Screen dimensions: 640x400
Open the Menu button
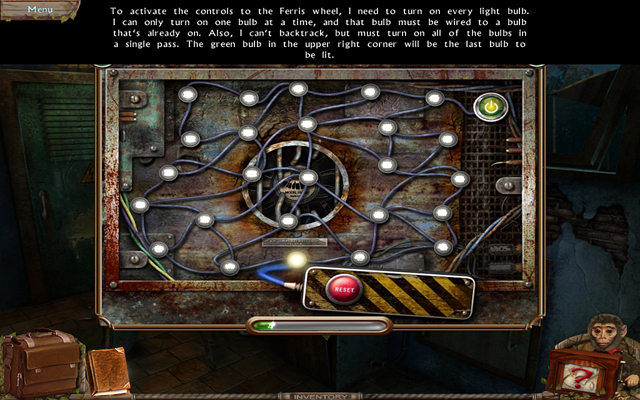[x=39, y=9]
